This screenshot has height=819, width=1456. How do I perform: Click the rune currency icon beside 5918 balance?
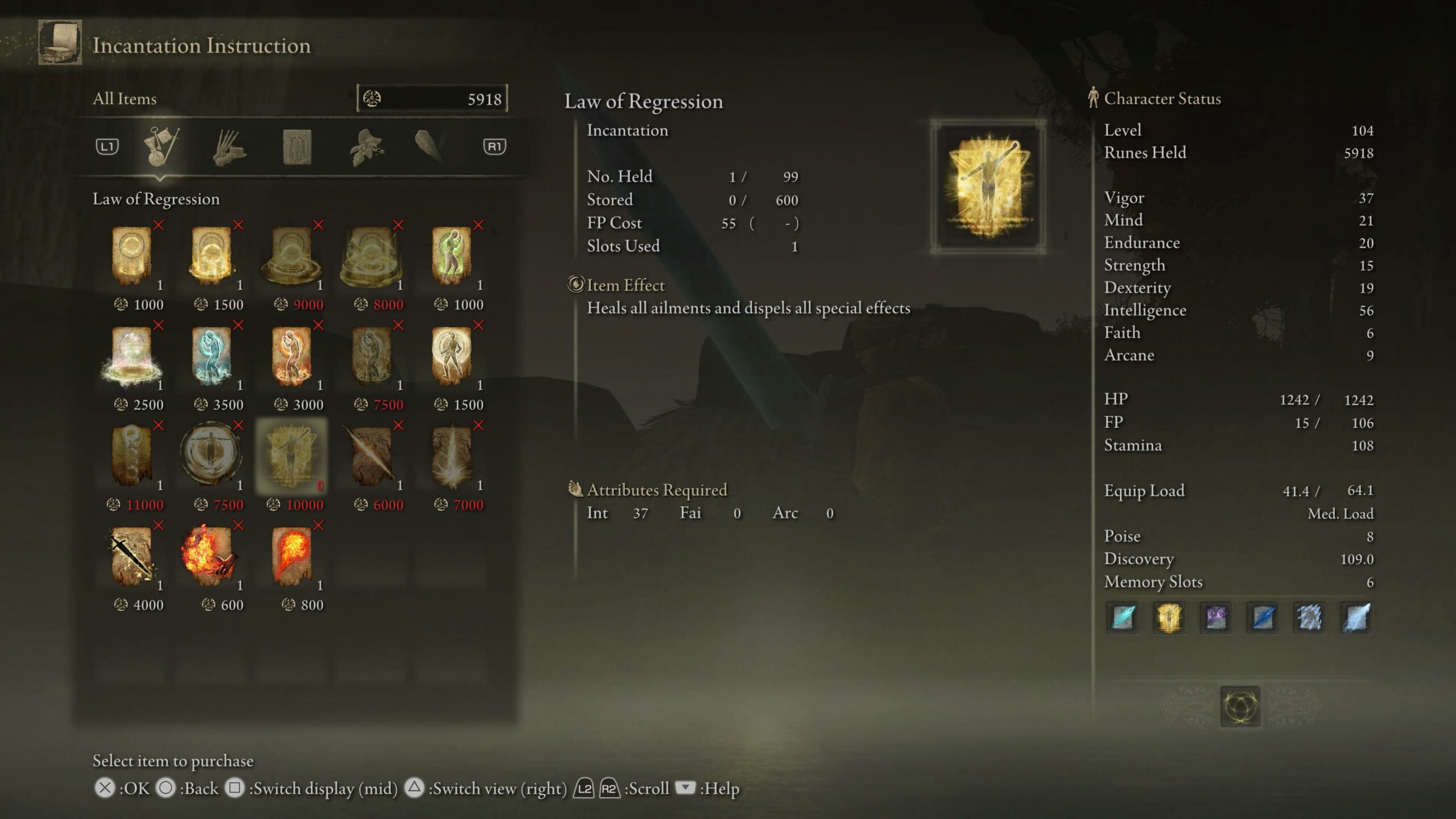pyautogui.click(x=373, y=98)
